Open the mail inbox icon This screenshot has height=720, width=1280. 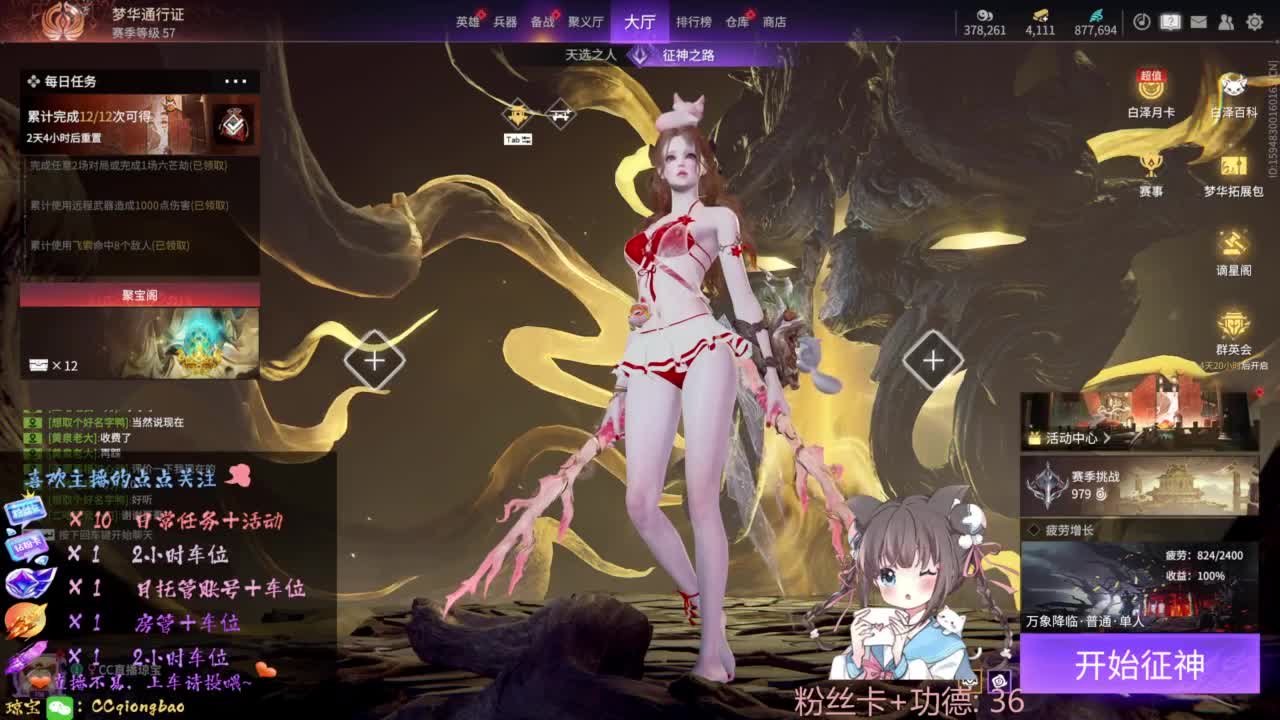(1199, 22)
